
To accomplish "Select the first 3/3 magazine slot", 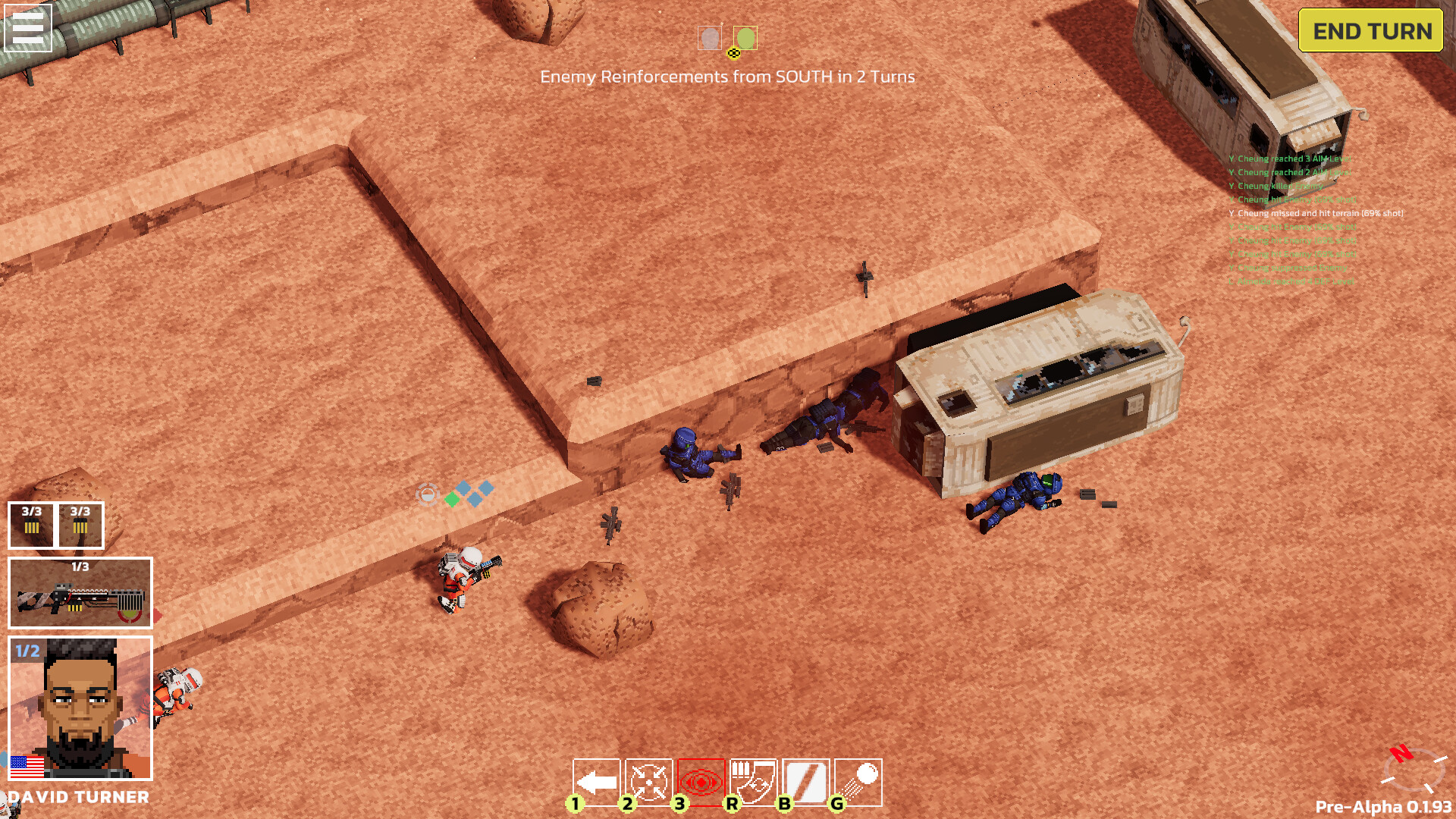I will pos(31,523).
